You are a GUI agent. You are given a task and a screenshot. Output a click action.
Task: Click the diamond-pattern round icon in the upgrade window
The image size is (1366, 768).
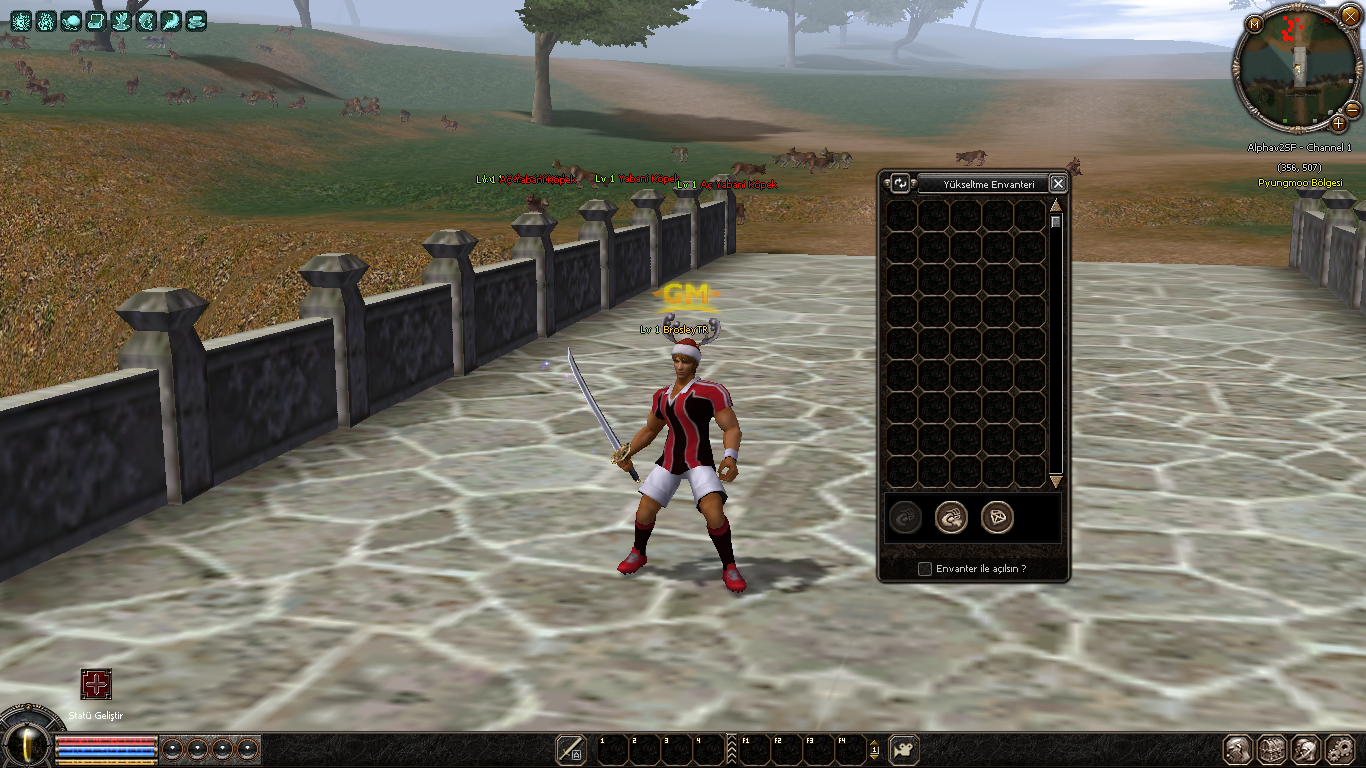tap(997, 517)
